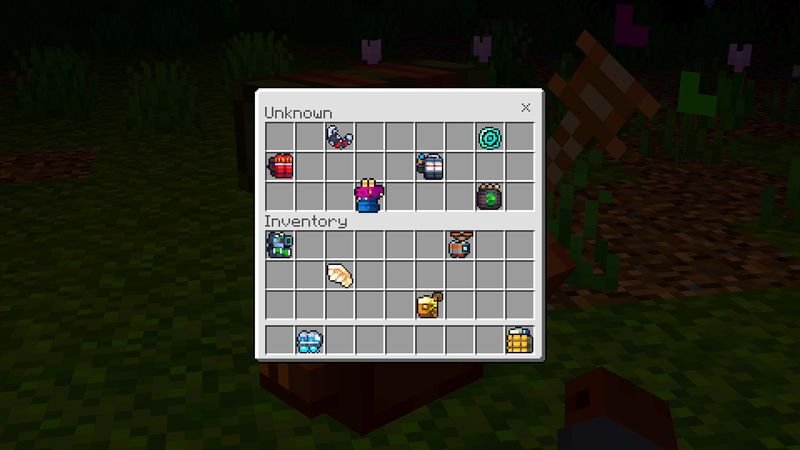Select the white and blue backpack
This screenshot has width=800, height=450.
click(x=430, y=166)
